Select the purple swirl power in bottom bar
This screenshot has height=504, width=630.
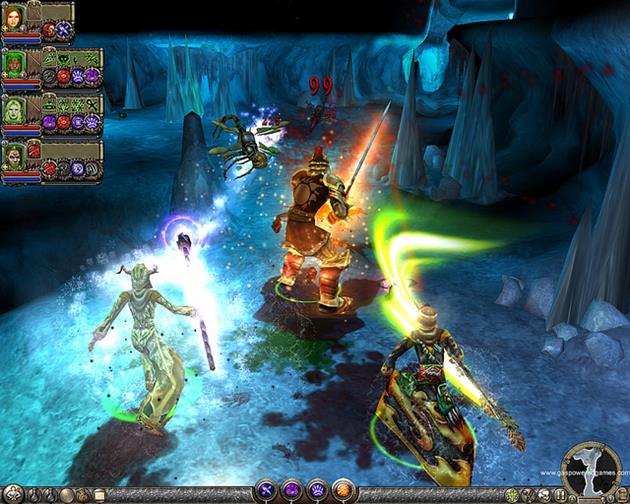pyautogui.click(x=292, y=491)
